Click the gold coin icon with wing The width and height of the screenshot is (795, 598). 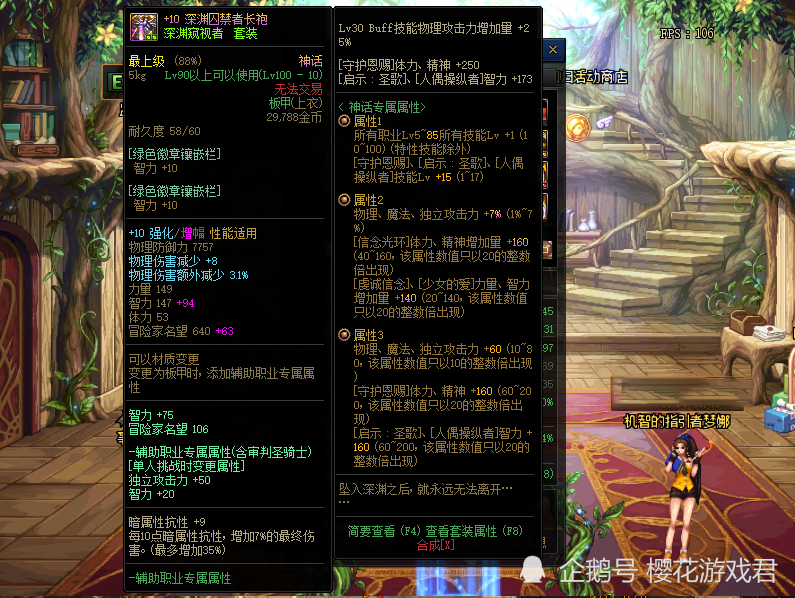pyautogui.click(x=577, y=126)
